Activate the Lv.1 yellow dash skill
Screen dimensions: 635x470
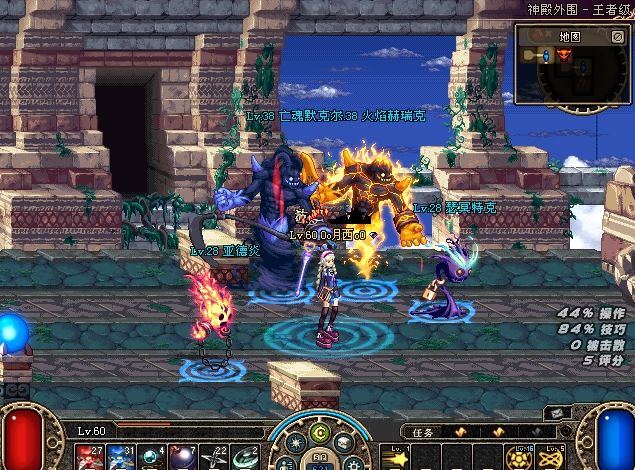(x=398, y=457)
